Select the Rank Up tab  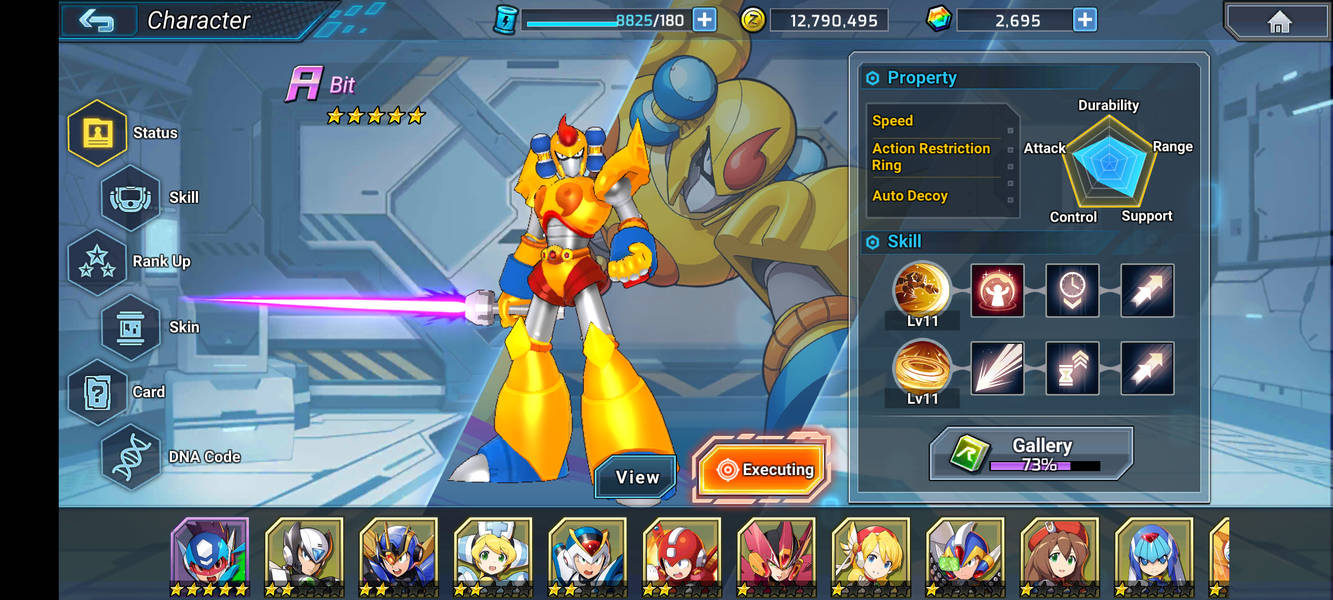(x=97, y=262)
